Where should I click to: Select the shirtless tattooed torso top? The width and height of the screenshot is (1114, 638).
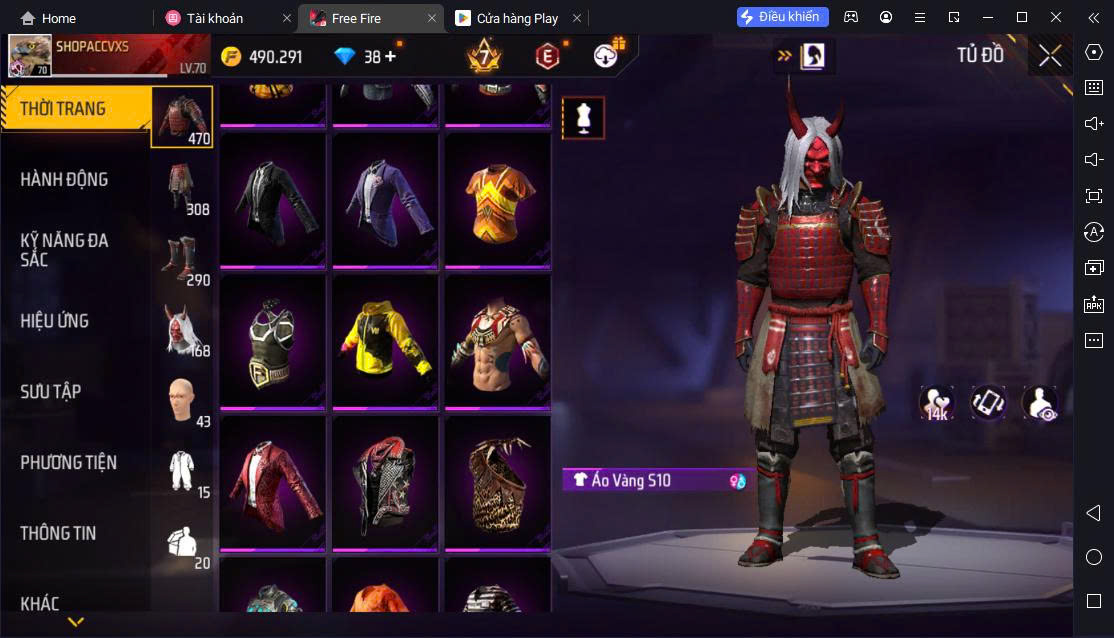pyautogui.click(x=497, y=341)
